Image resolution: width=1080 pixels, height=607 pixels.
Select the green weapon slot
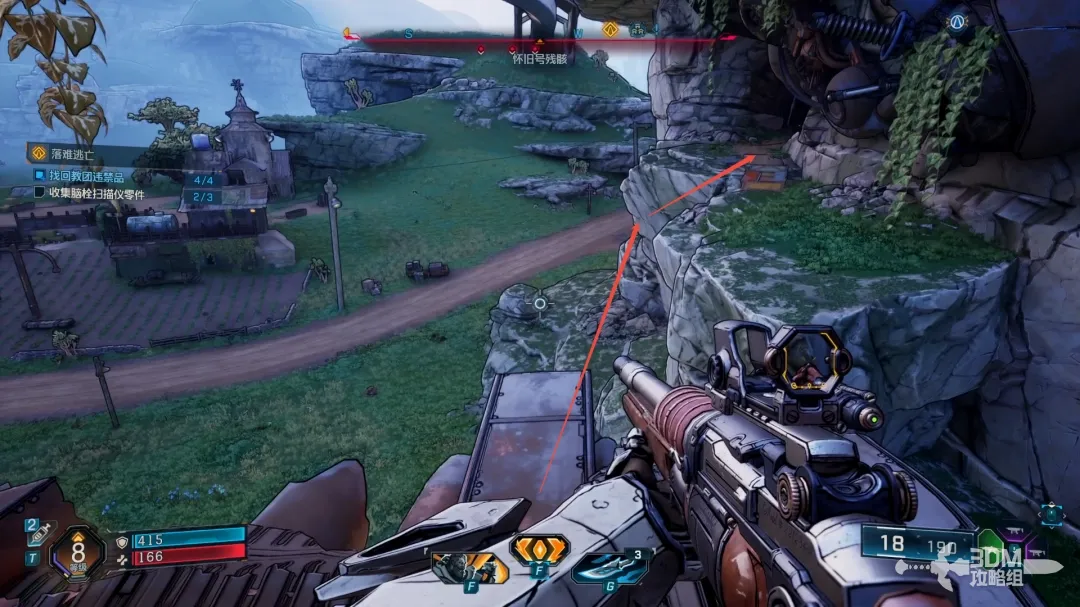(x=990, y=543)
